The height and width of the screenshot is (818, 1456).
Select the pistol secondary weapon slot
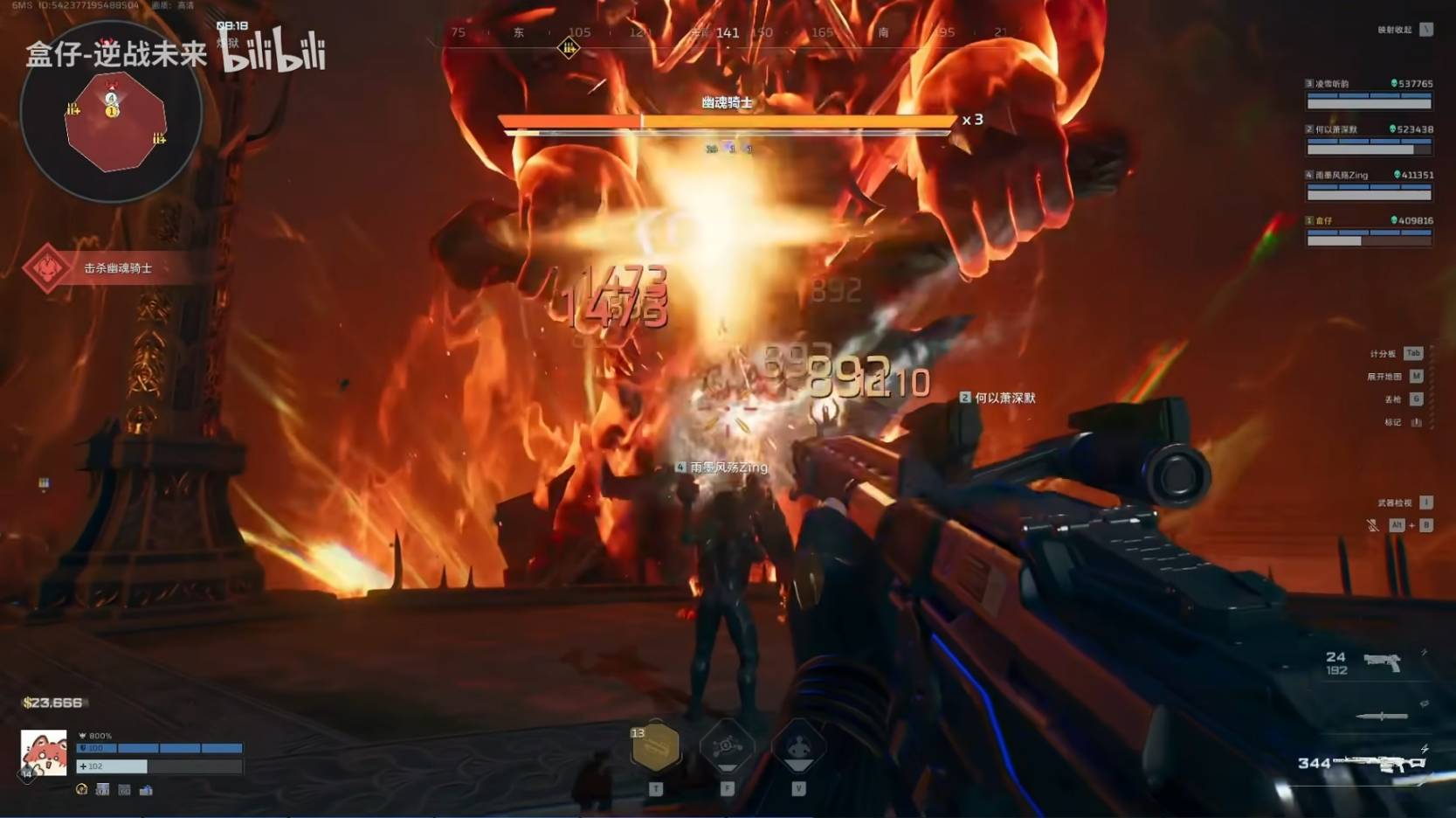pos(1381,663)
